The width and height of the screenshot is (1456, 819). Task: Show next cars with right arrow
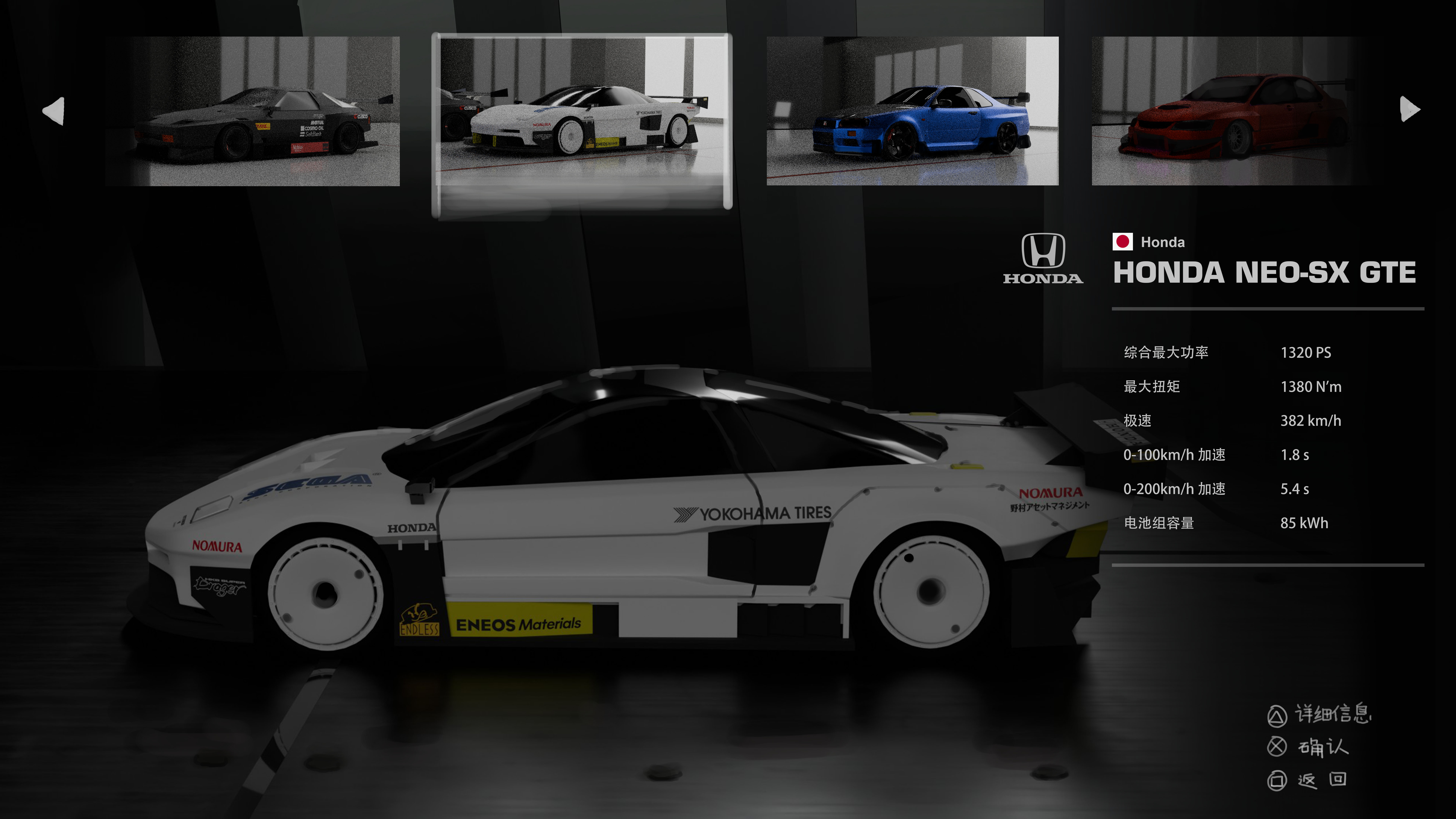point(1409,109)
